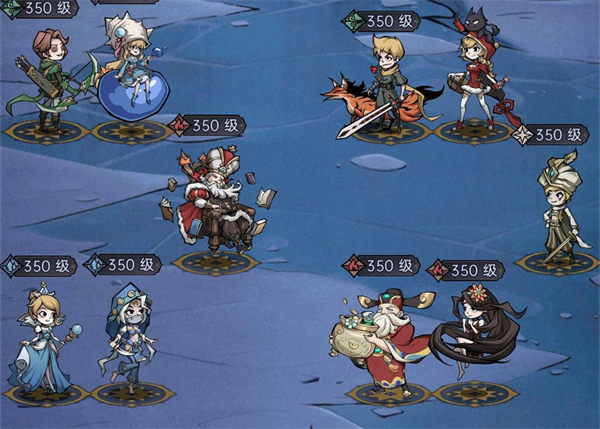Select the gold-turbaned hero with a sword
The height and width of the screenshot is (429, 600).
pyautogui.click(x=558, y=210)
